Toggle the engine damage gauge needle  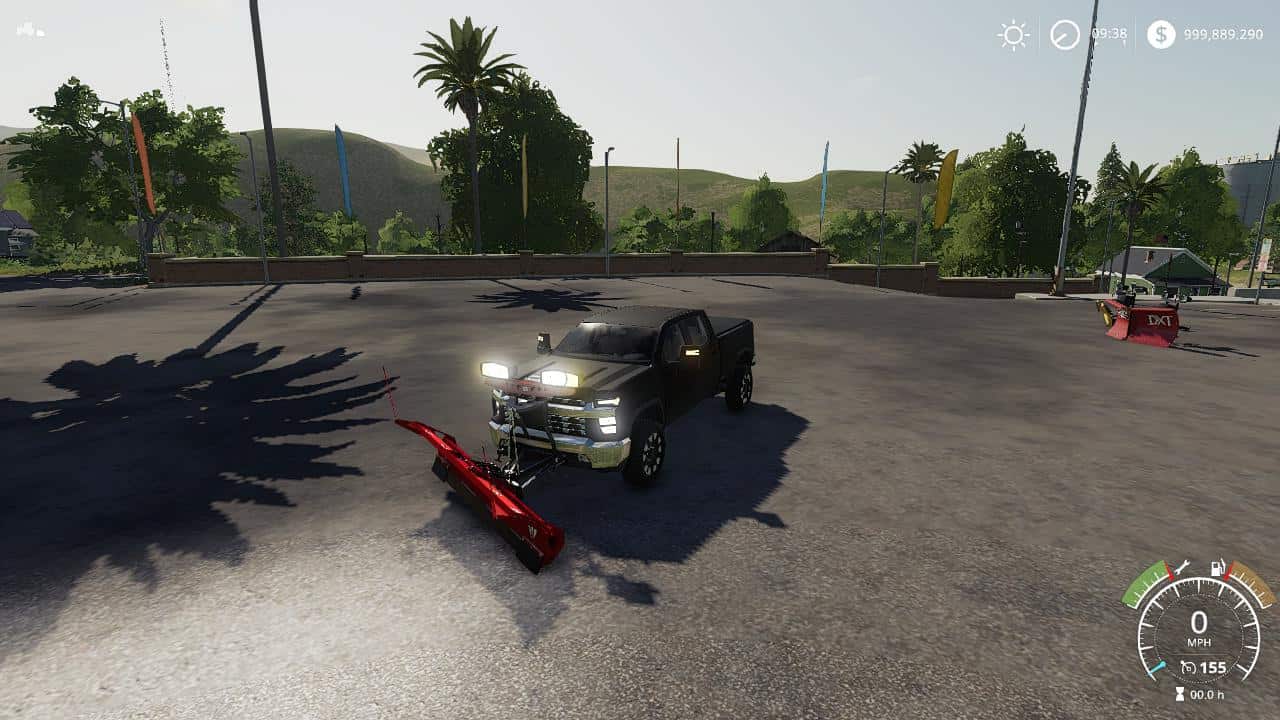point(1155,667)
